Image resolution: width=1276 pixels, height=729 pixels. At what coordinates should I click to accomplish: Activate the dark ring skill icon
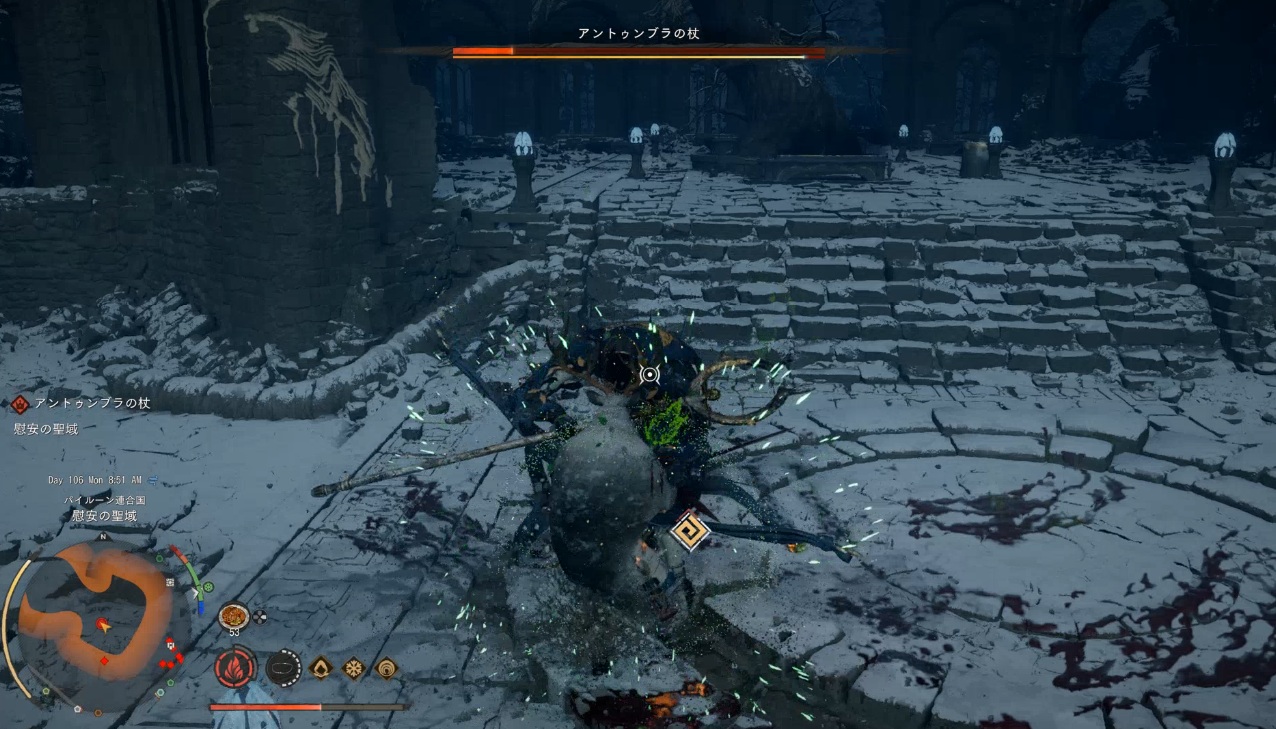click(x=284, y=667)
